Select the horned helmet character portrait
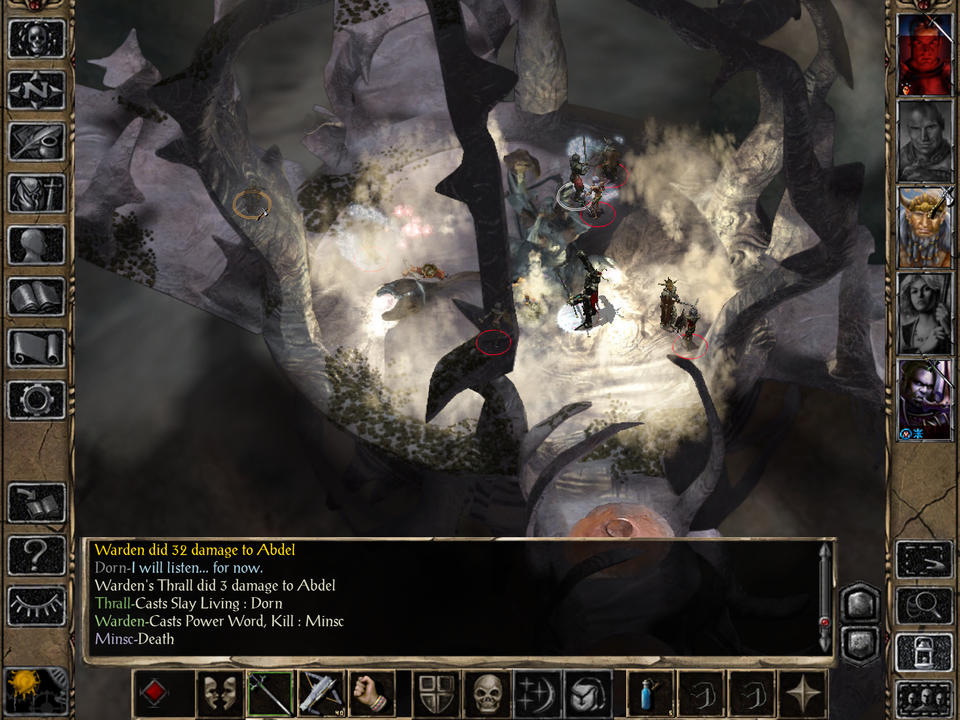The height and width of the screenshot is (720, 960). pyautogui.click(x=923, y=227)
